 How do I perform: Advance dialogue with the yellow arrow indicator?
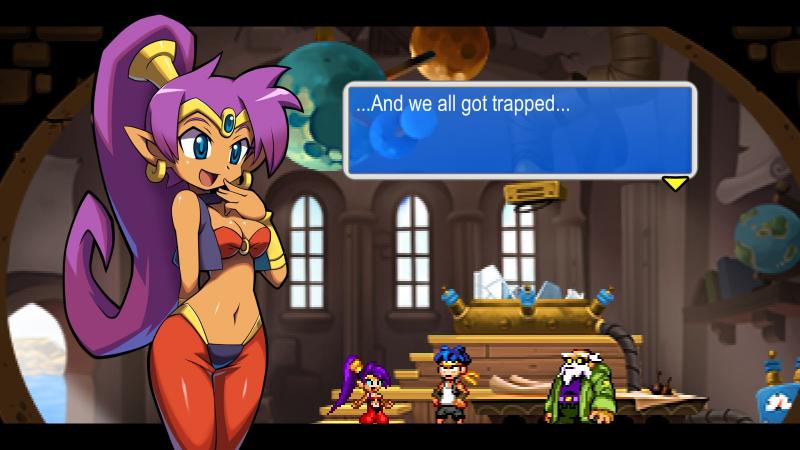(676, 183)
